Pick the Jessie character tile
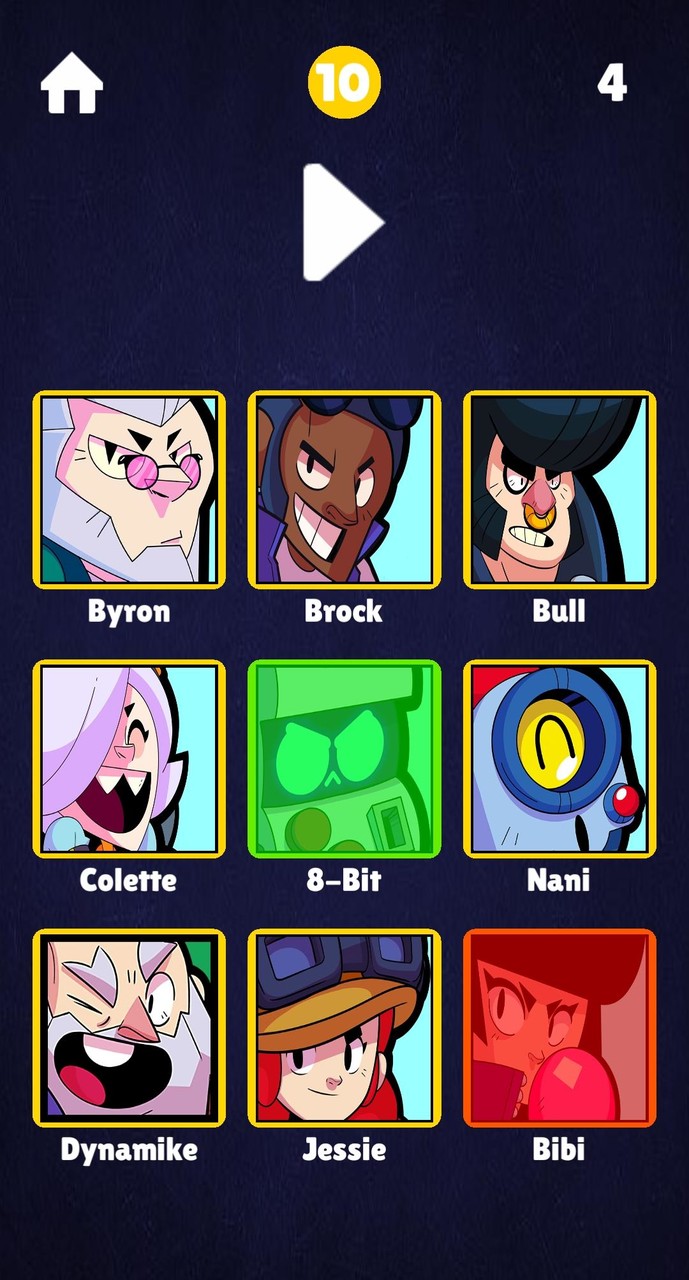 click(x=344, y=1027)
